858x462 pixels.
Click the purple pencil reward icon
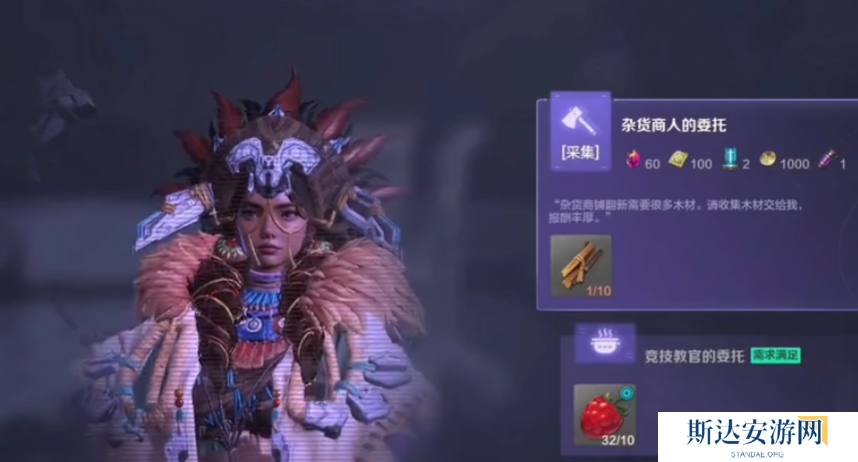point(829,162)
